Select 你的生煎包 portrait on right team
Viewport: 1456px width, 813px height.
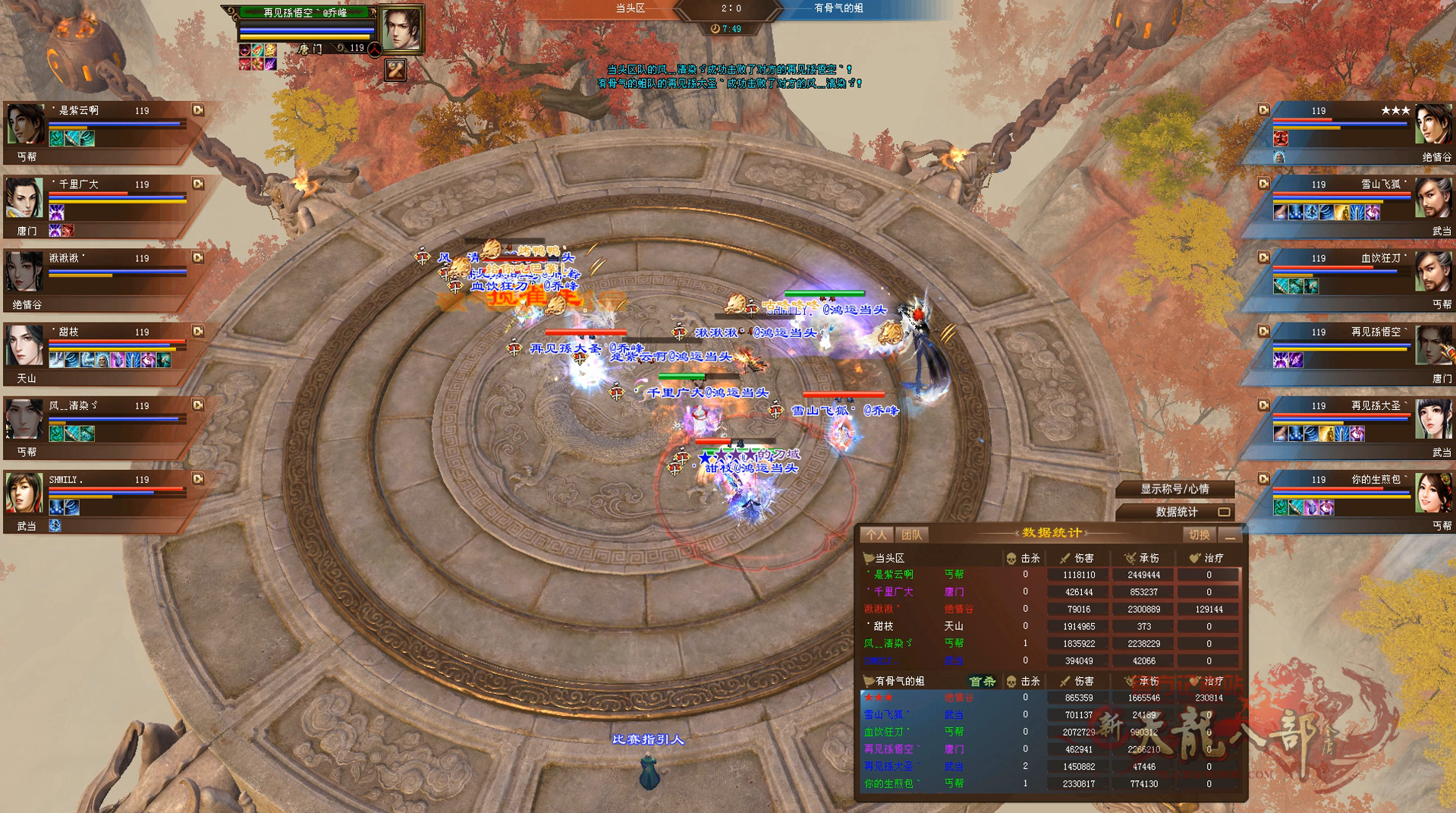click(1432, 493)
